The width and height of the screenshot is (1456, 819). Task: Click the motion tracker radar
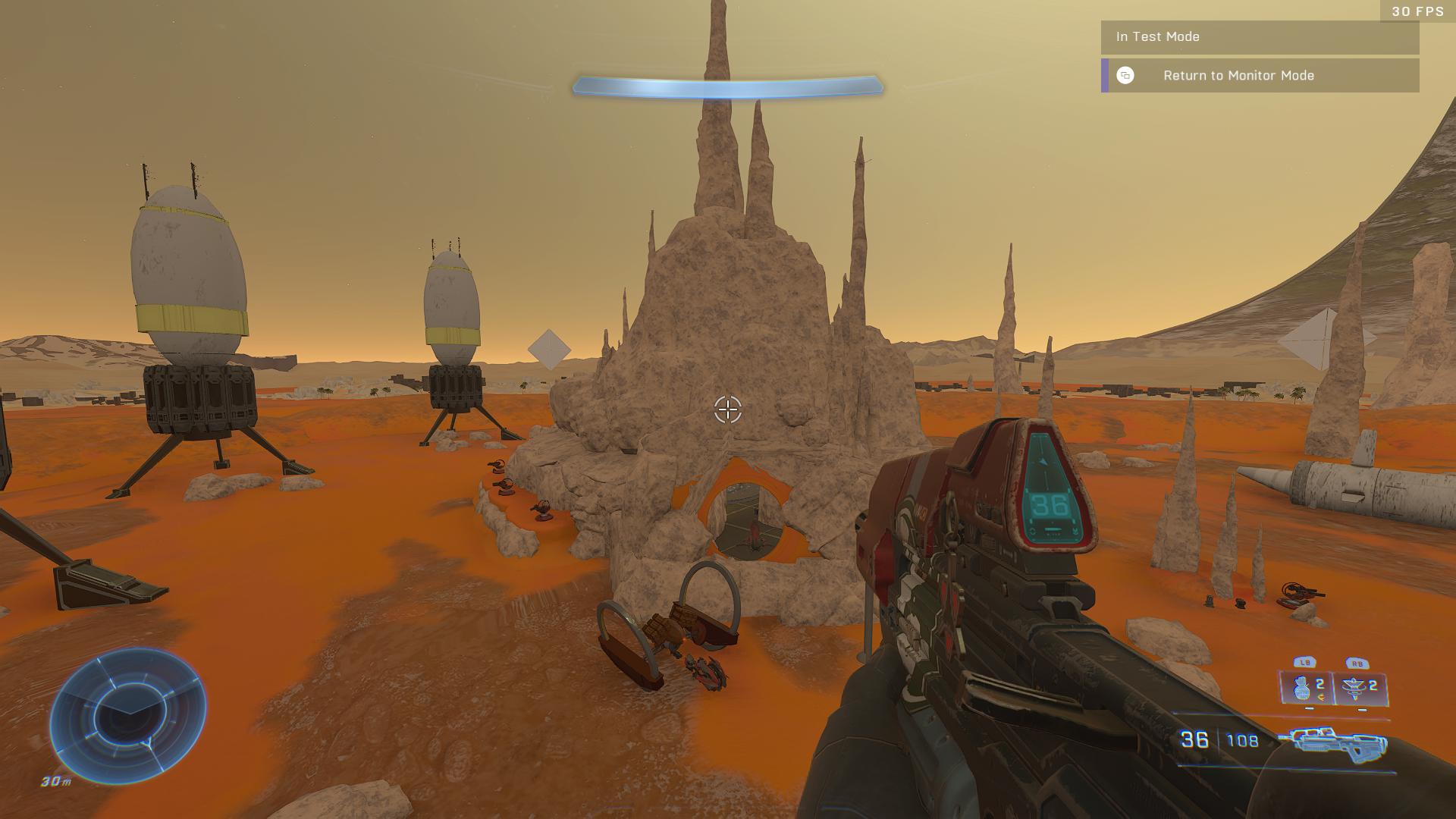(x=129, y=716)
